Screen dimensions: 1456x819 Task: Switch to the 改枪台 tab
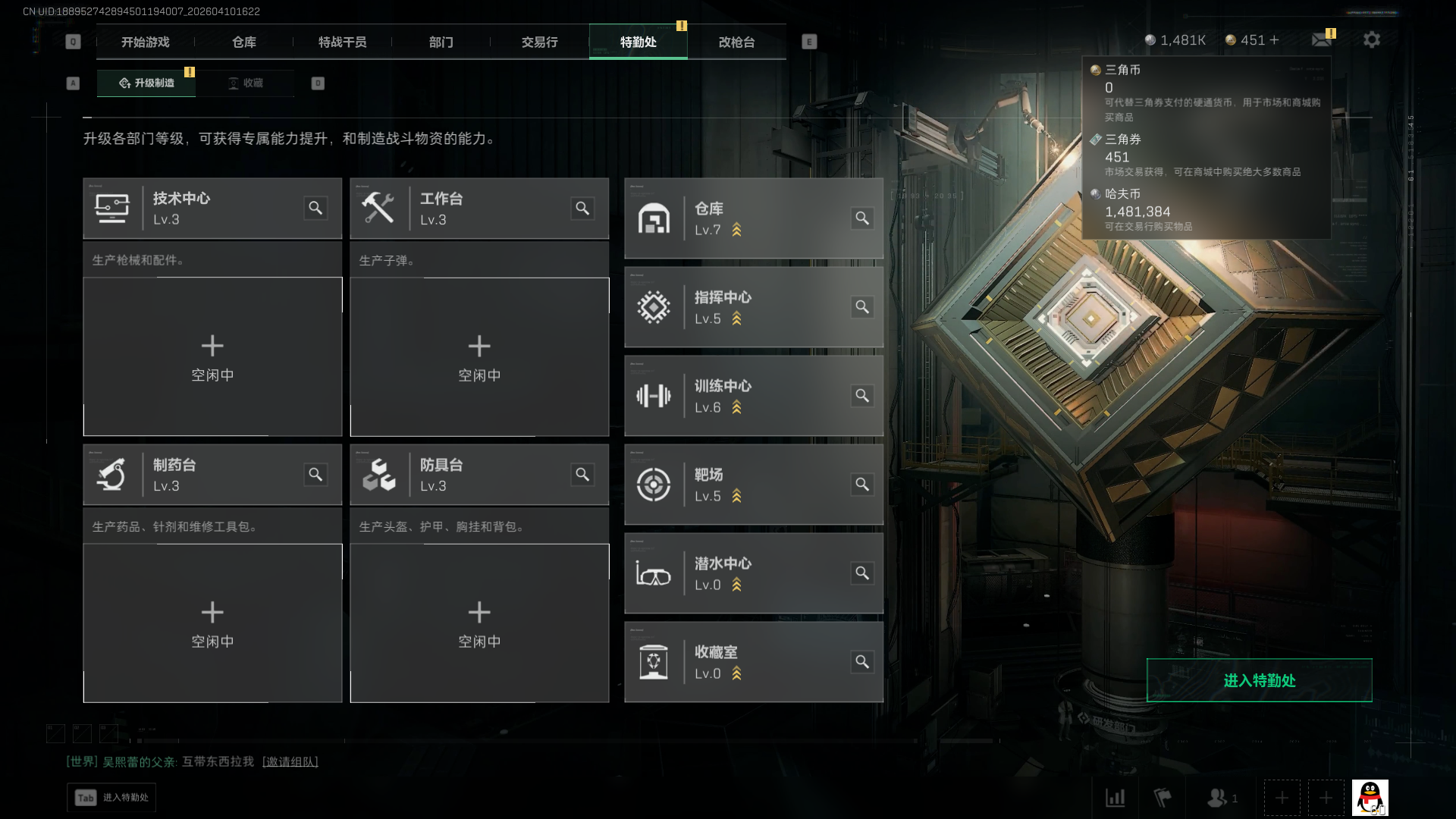pyautogui.click(x=736, y=42)
